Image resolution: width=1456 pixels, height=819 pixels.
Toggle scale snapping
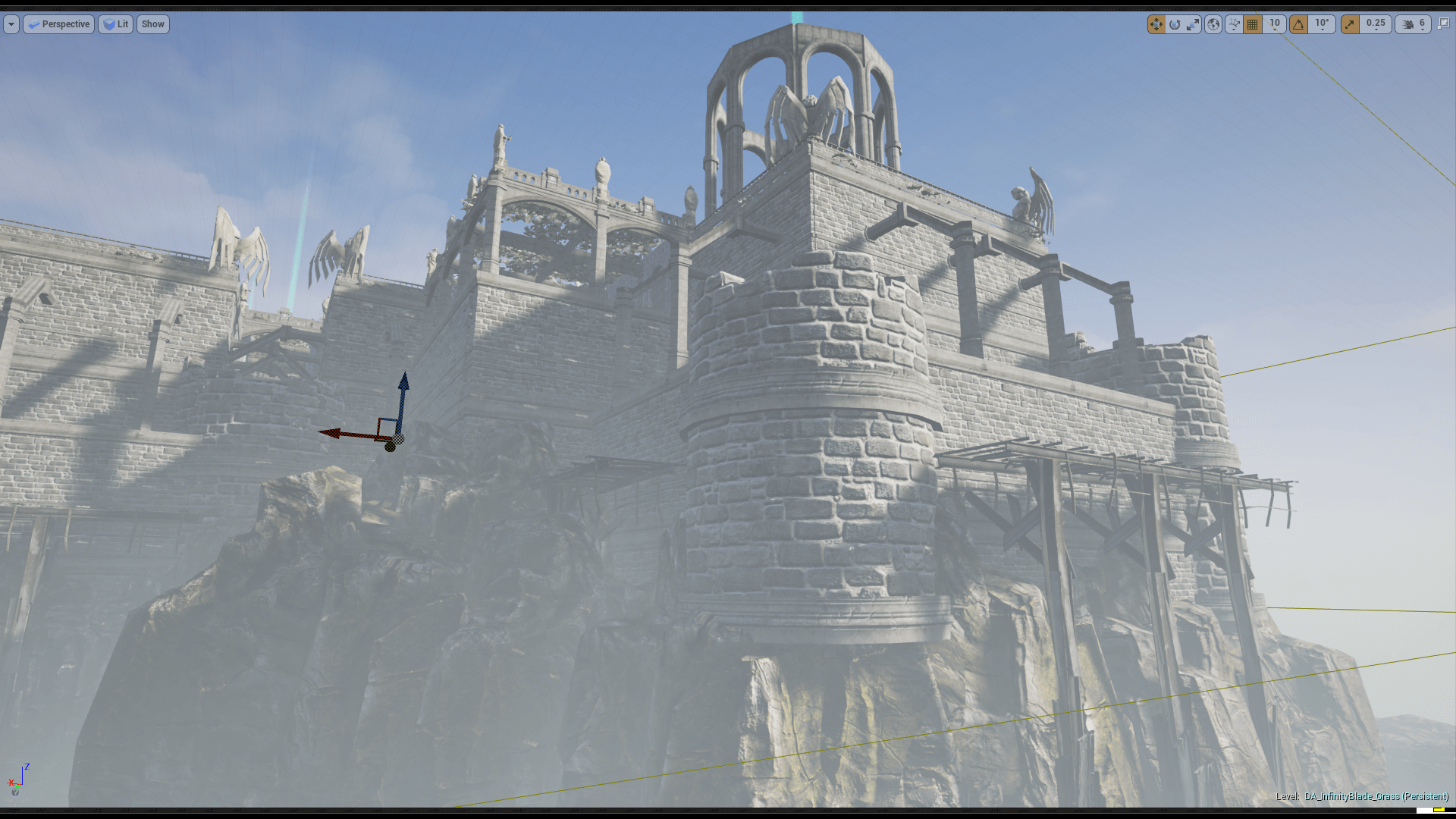1349,24
